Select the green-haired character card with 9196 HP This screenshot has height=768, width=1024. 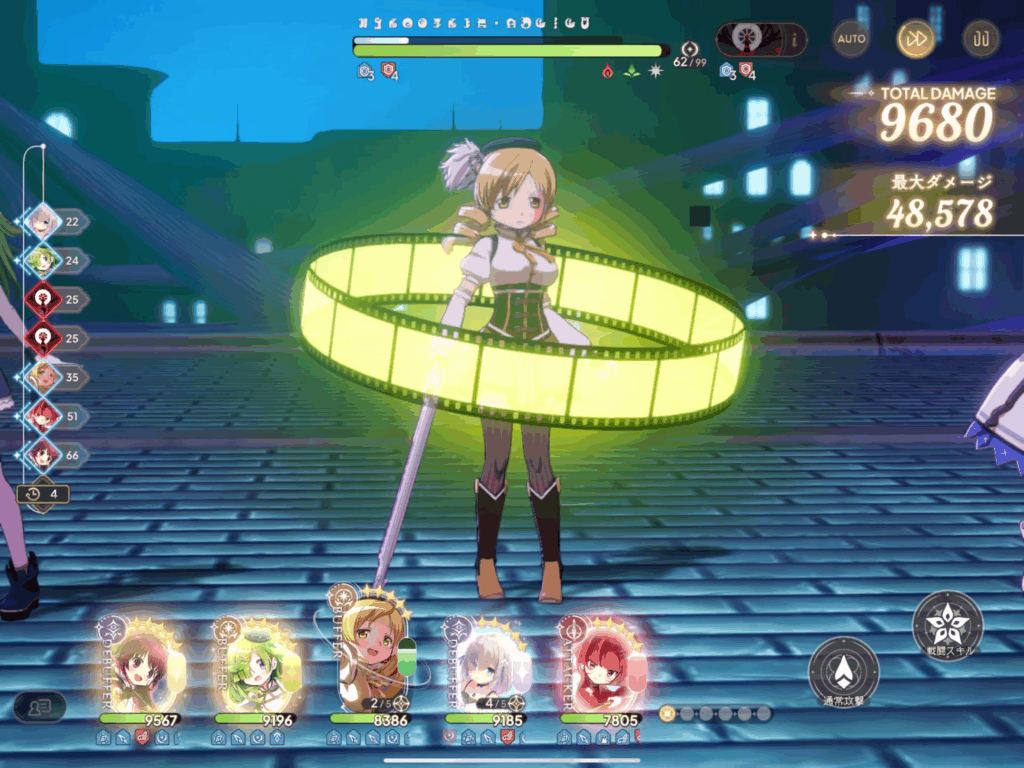[256, 668]
